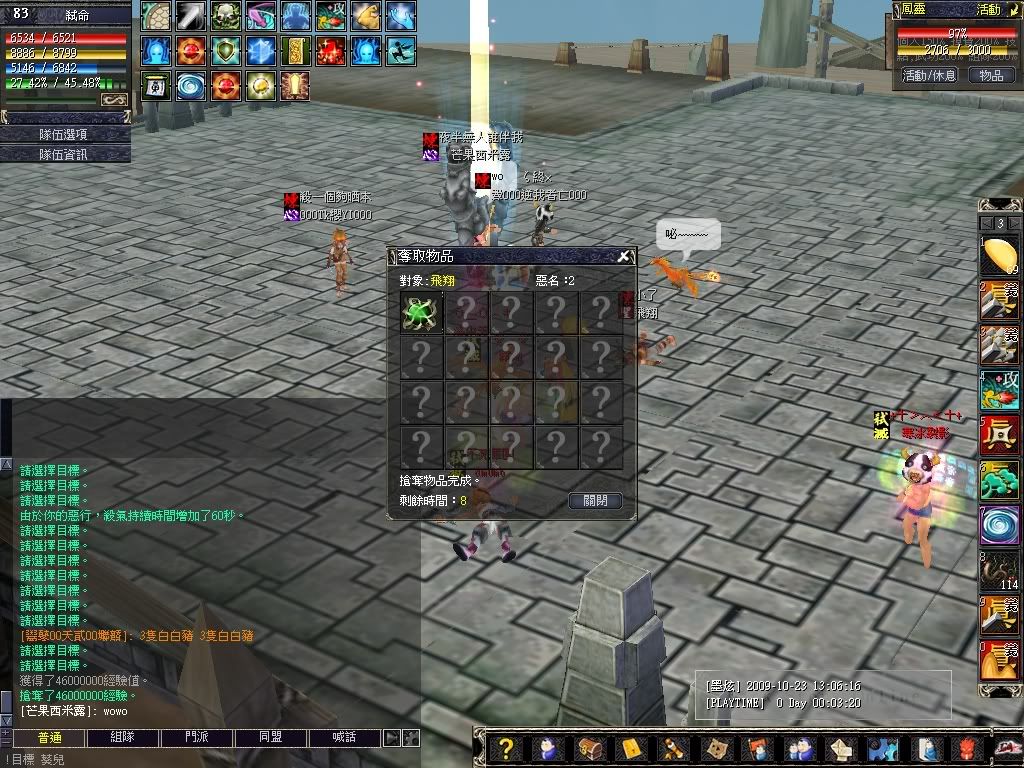Switch chat channel to 組隊
1024x768 pixels.
click(x=124, y=737)
